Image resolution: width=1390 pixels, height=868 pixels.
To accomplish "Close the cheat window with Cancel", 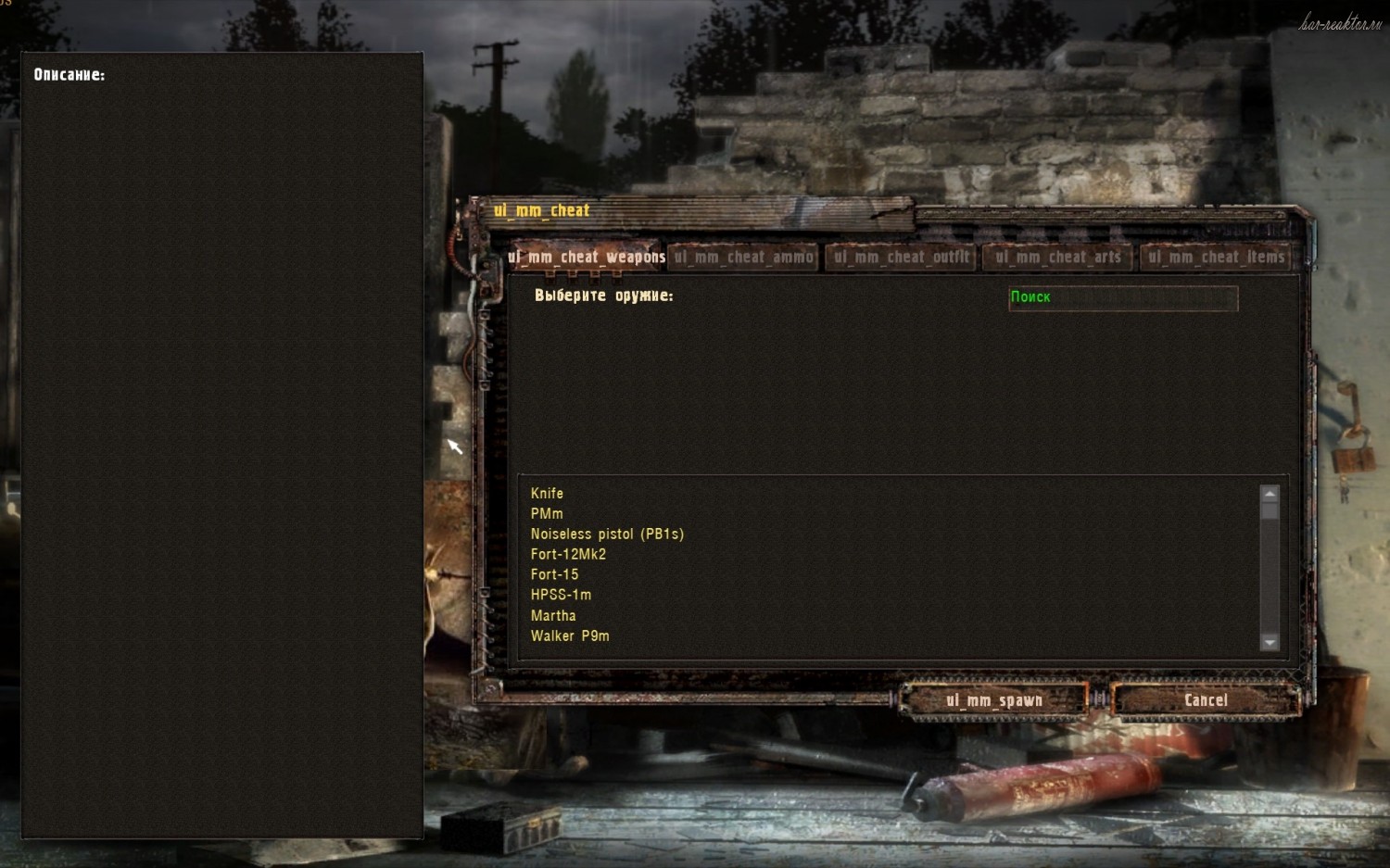I will (1206, 700).
